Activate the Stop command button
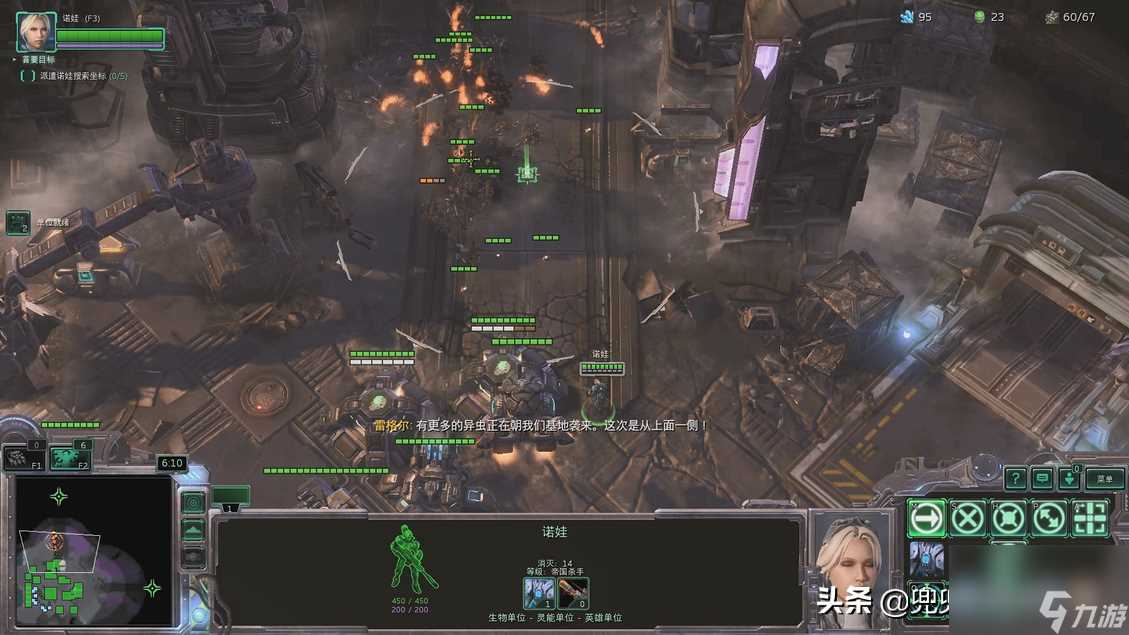The image size is (1129, 635). point(968,518)
